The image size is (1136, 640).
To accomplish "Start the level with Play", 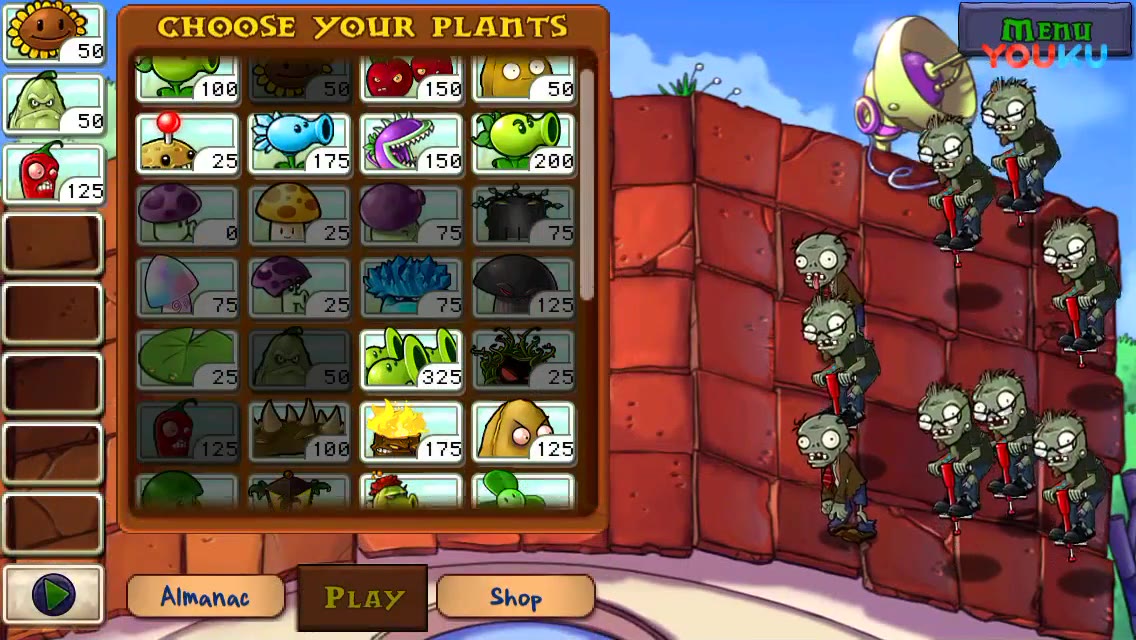I will (363, 598).
